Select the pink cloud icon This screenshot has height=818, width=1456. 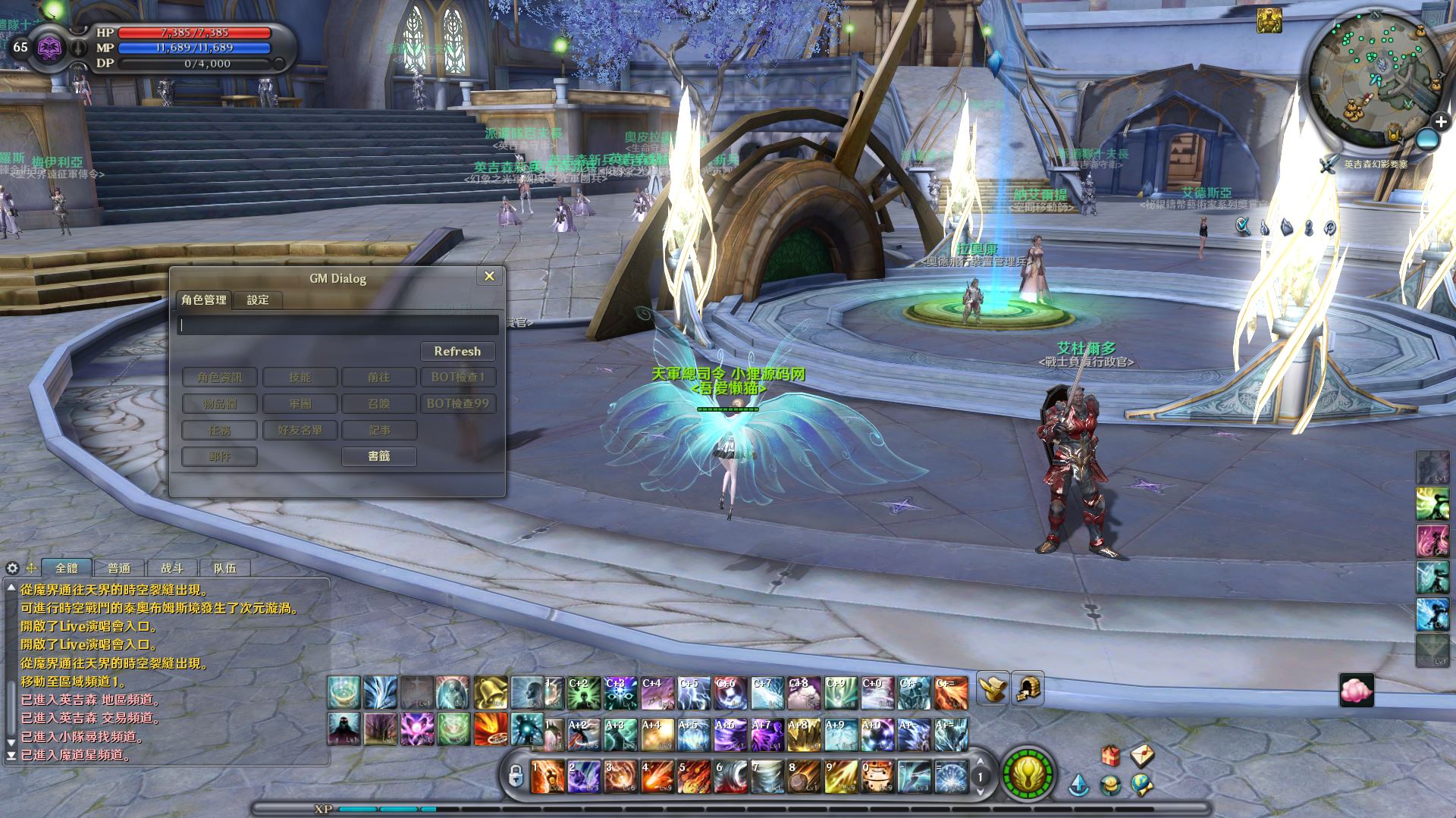click(1356, 691)
